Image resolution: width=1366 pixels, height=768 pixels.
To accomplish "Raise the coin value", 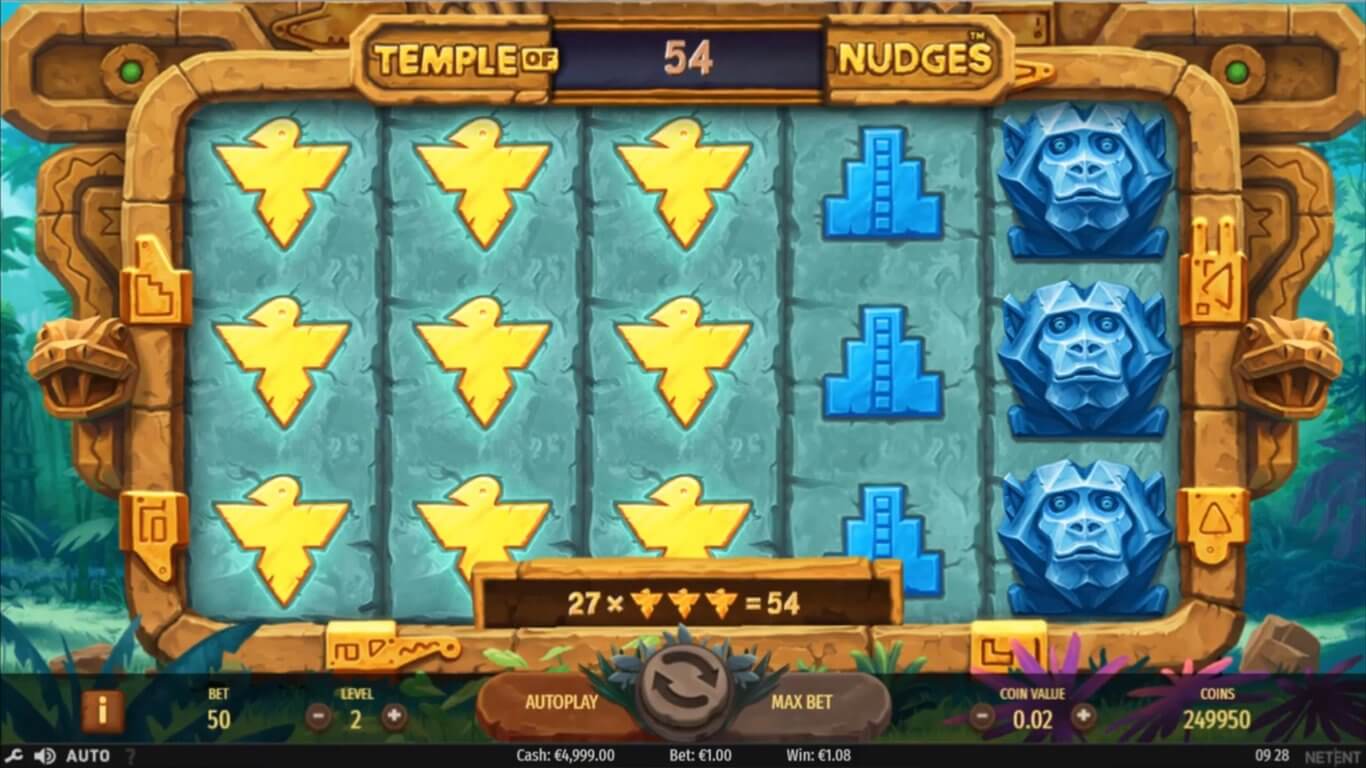I will tap(1083, 716).
